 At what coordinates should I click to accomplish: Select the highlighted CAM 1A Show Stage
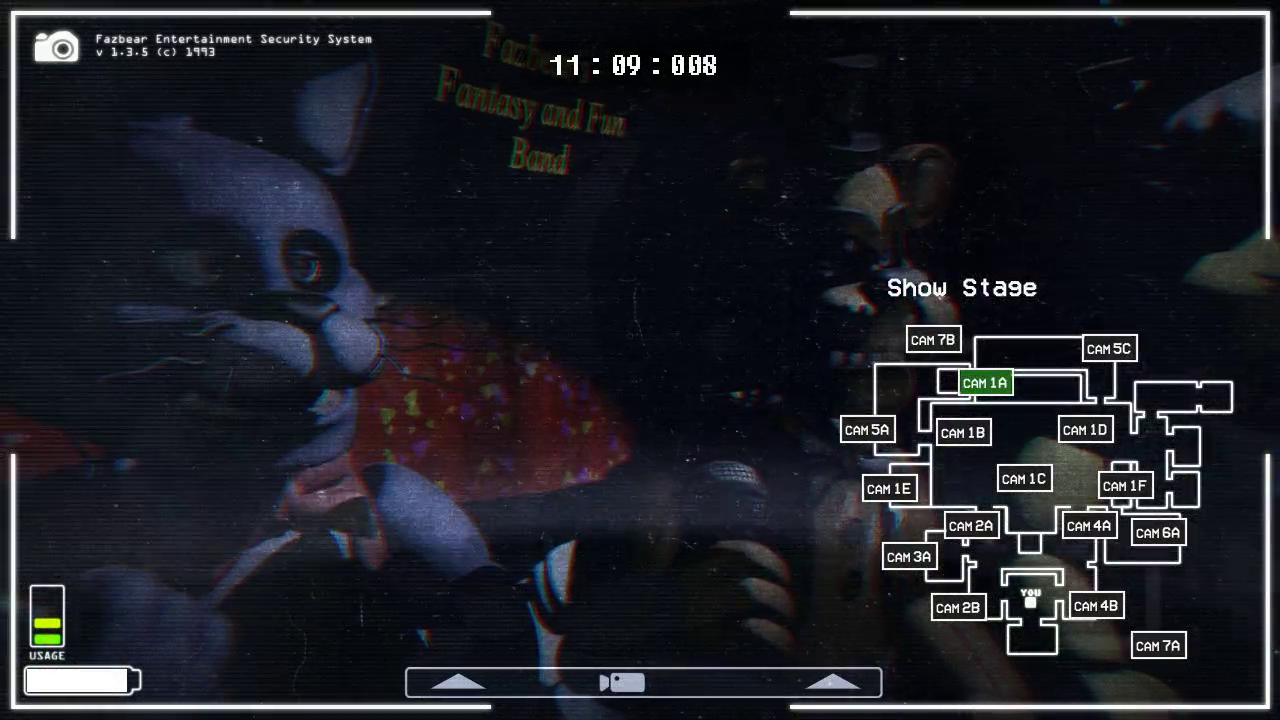click(x=984, y=383)
